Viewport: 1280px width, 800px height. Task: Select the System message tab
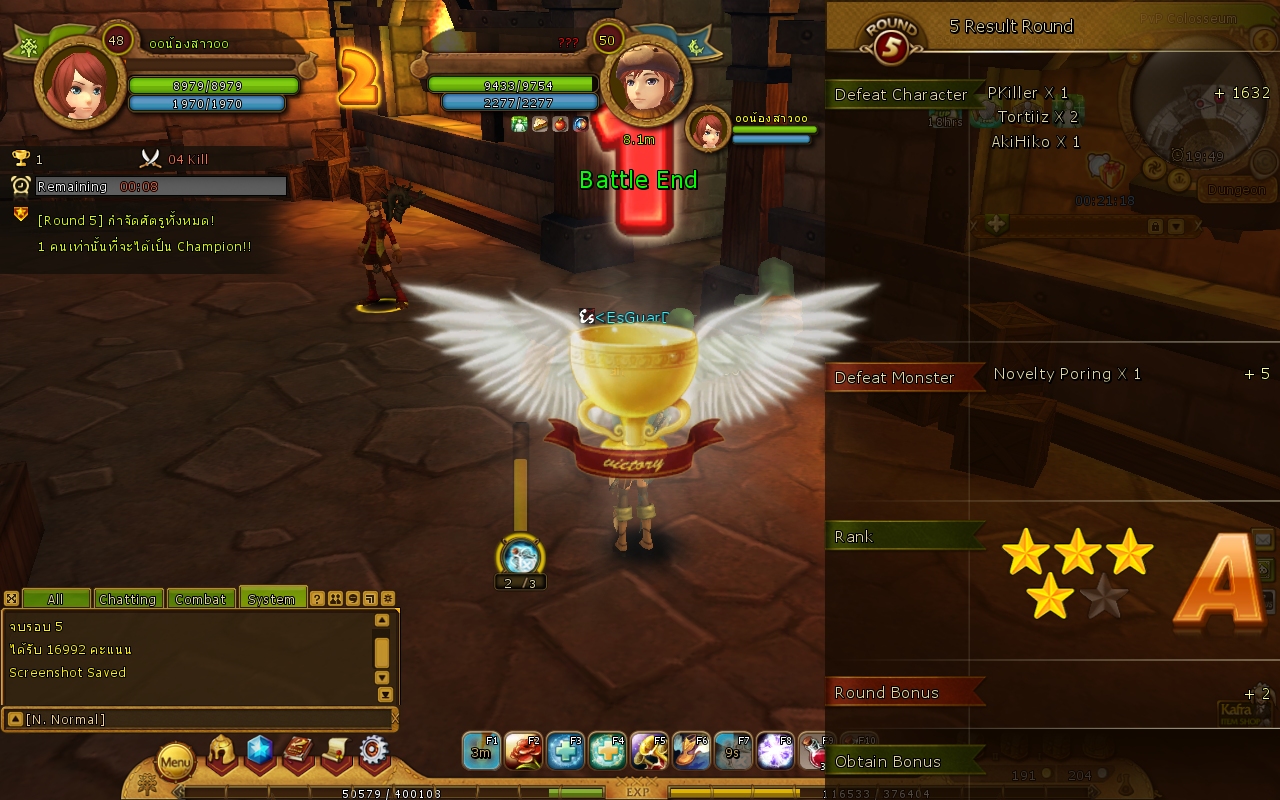[272, 599]
